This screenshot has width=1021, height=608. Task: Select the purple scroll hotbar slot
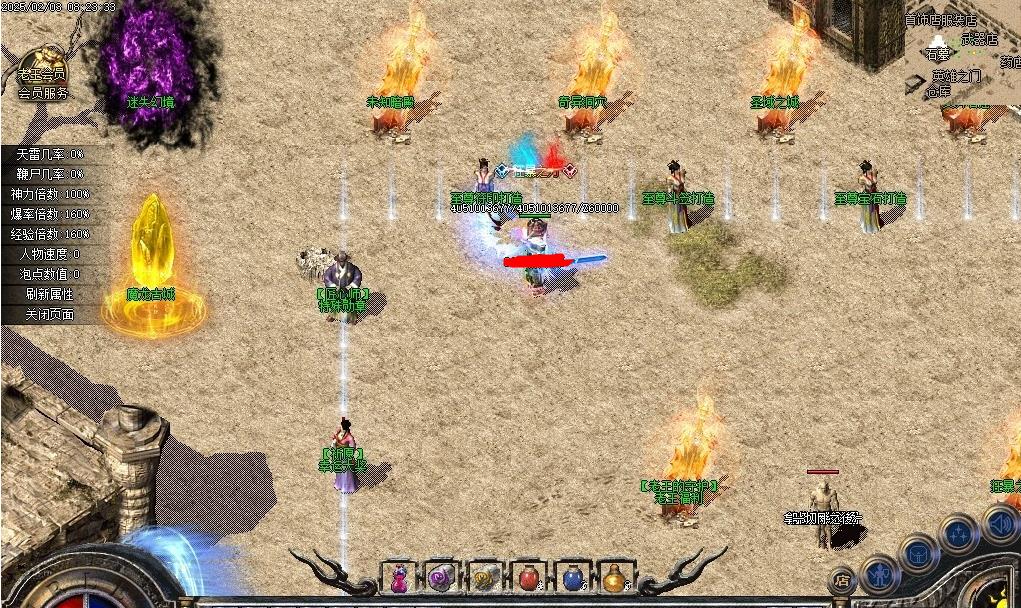click(441, 577)
